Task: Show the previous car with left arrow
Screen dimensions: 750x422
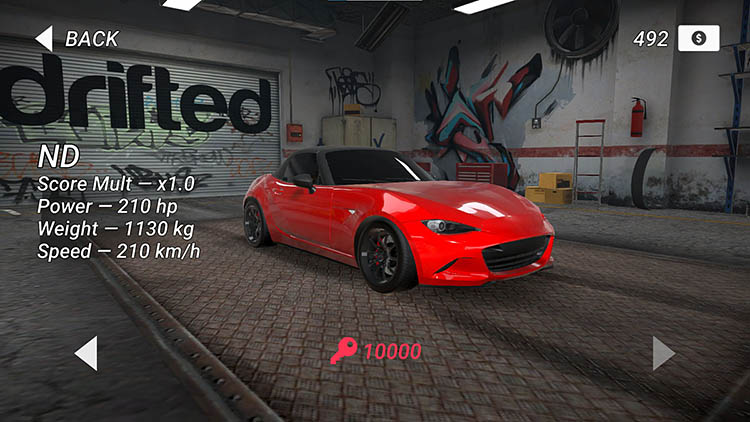Action: point(87,352)
